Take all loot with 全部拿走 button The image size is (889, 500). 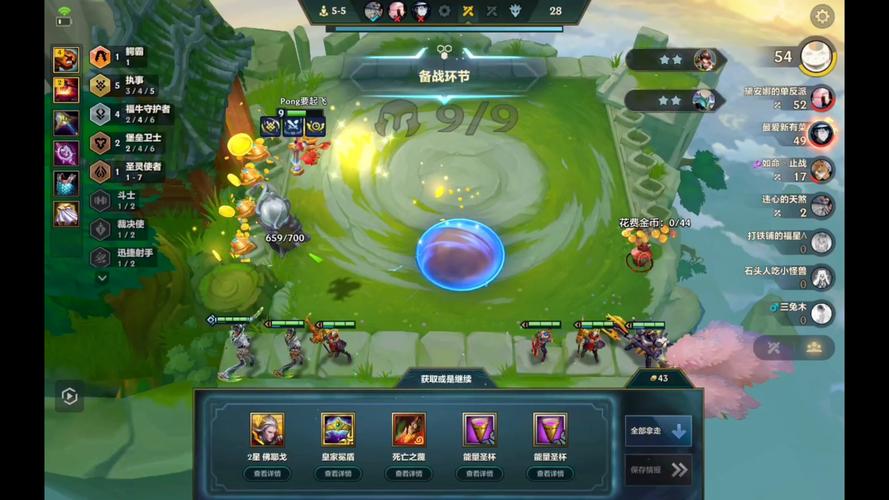click(658, 432)
